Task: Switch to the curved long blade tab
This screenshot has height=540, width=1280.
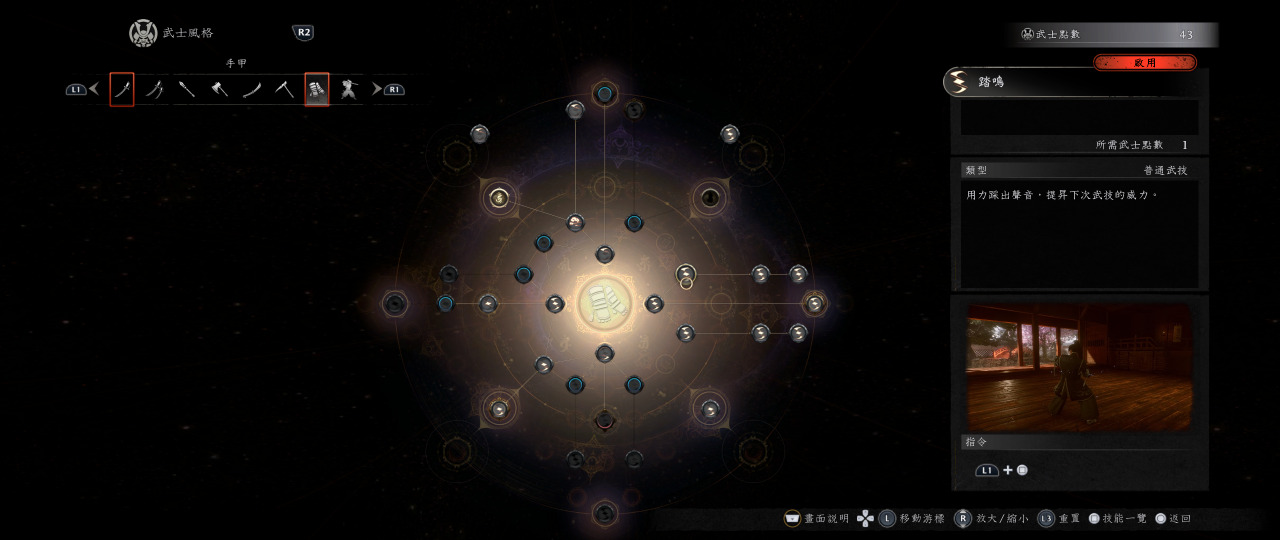Action: [x=252, y=90]
